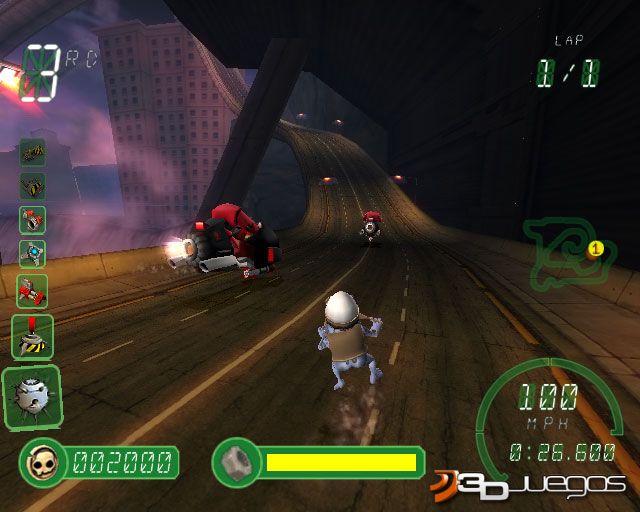640x512 pixels.
Task: Pick the blue-core drone weapon icon
Action: click(x=33, y=255)
